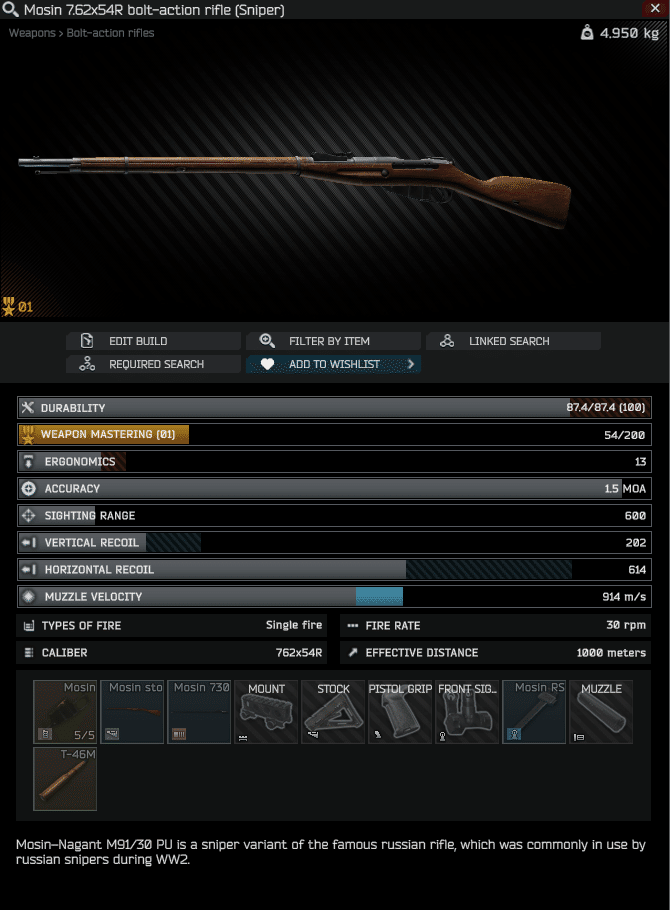Screen dimensions: 670x910
Task: Start a Required Search
Action: click(153, 364)
